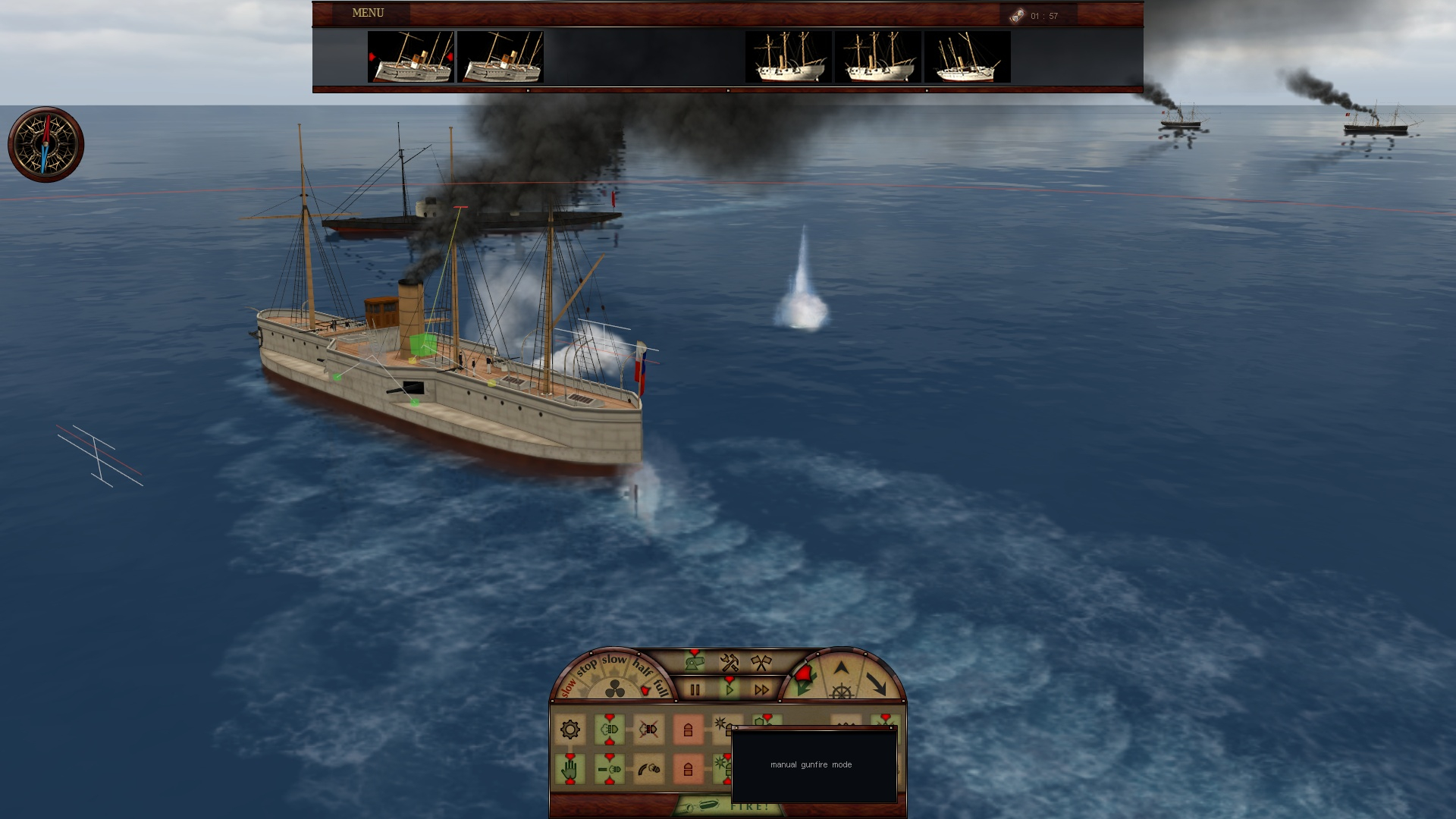Choose the red reverse slow speed
The image size is (1456, 819).
pyautogui.click(x=567, y=687)
